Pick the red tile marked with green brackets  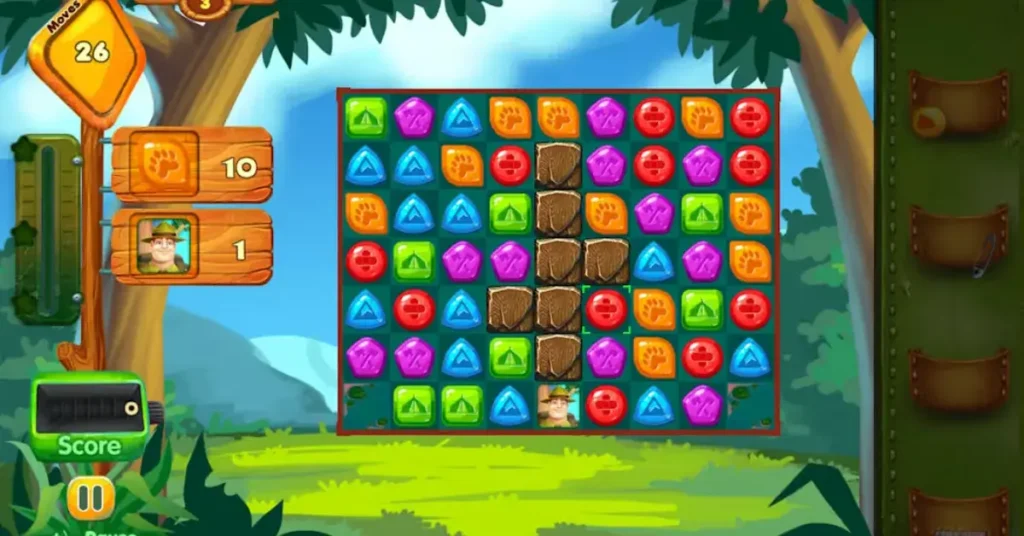pos(606,309)
